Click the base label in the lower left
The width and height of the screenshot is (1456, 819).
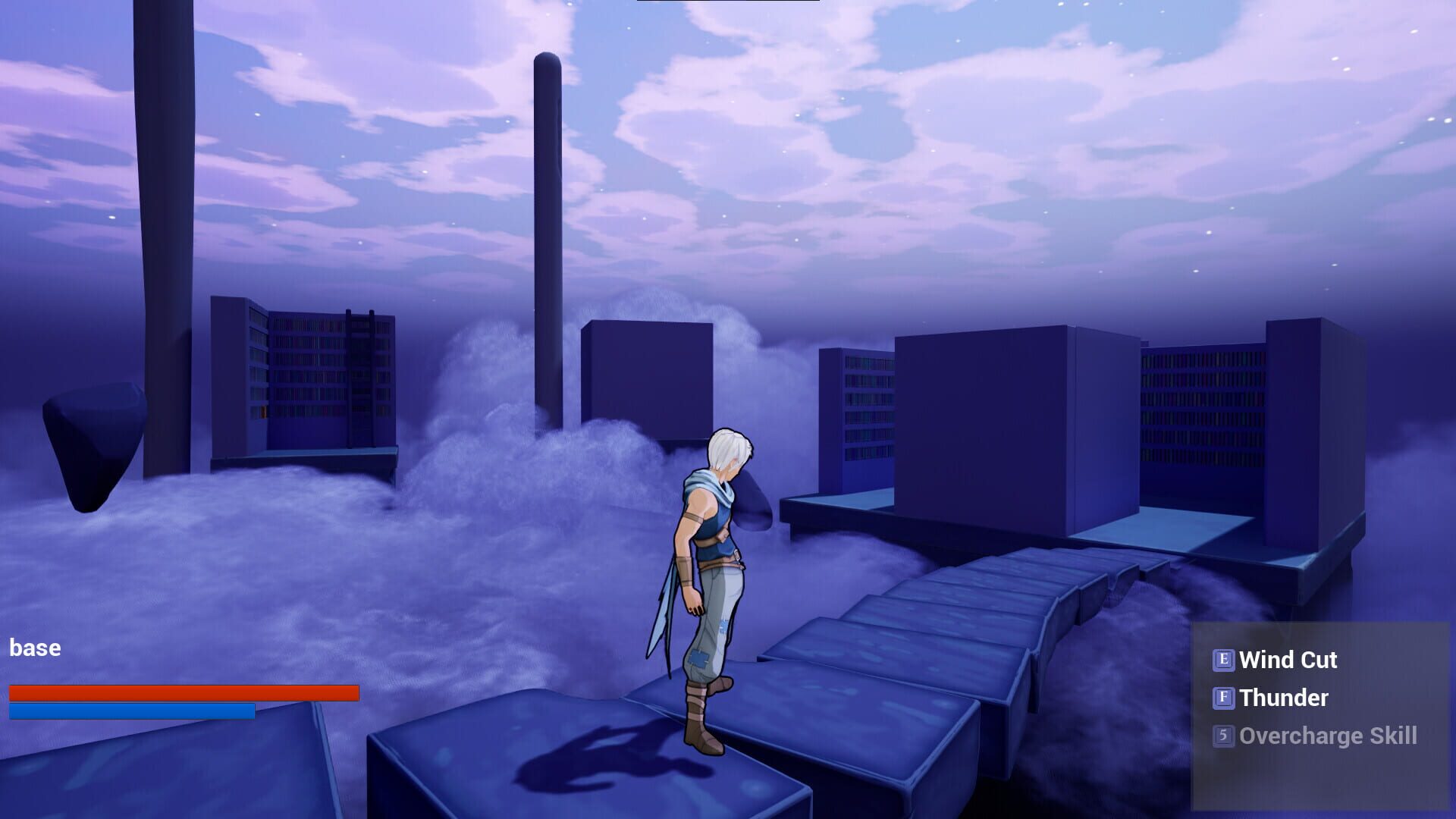34,648
